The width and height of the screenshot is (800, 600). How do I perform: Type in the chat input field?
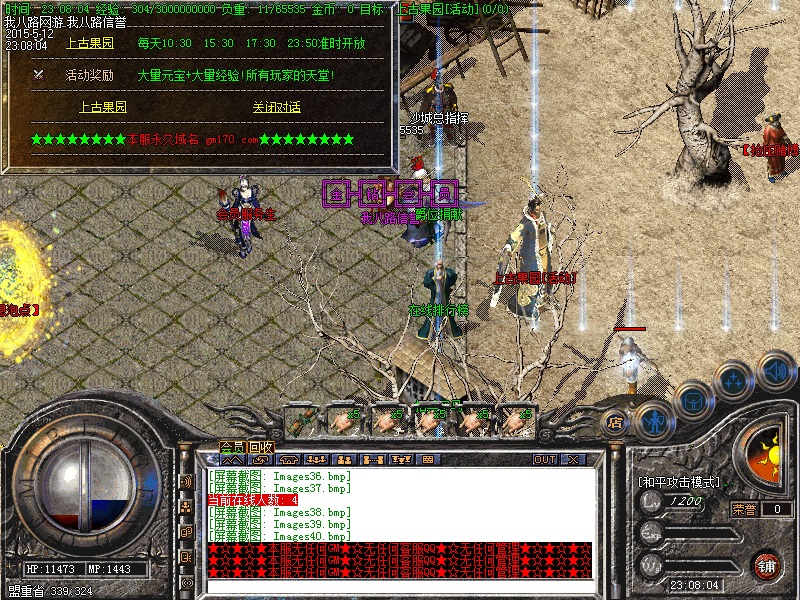tap(400, 586)
